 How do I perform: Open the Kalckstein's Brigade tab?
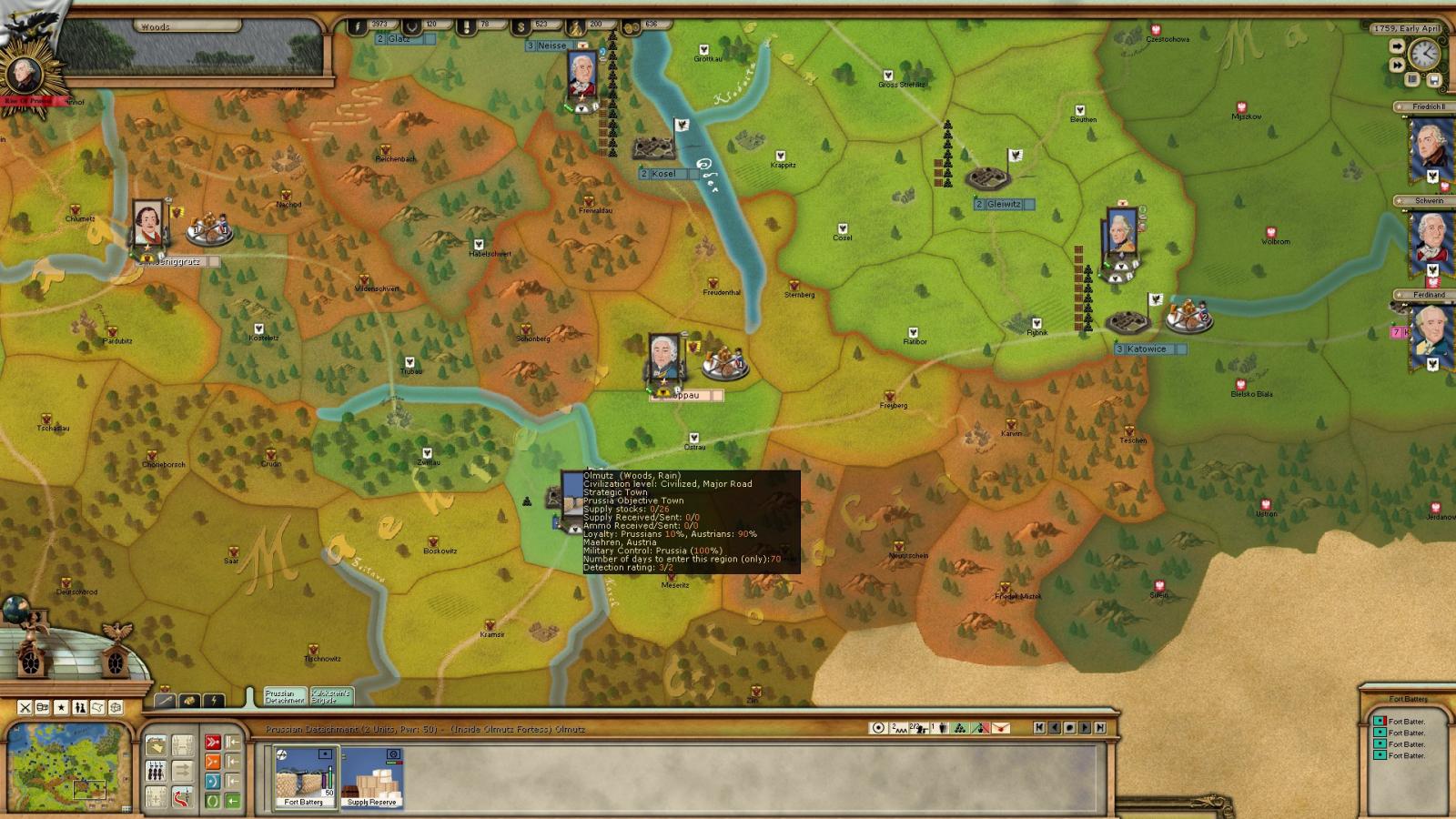point(330,697)
